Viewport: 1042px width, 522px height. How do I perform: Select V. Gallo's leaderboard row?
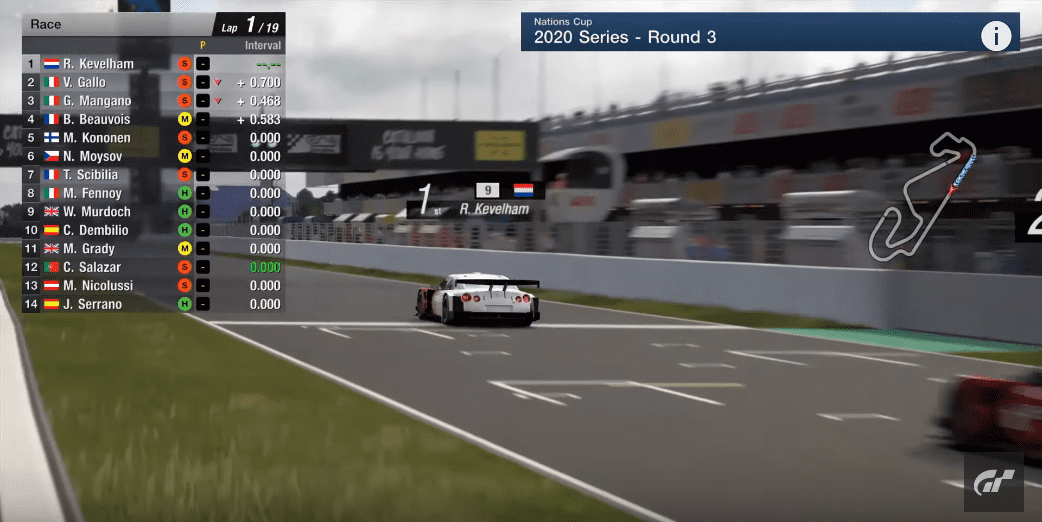click(84, 82)
